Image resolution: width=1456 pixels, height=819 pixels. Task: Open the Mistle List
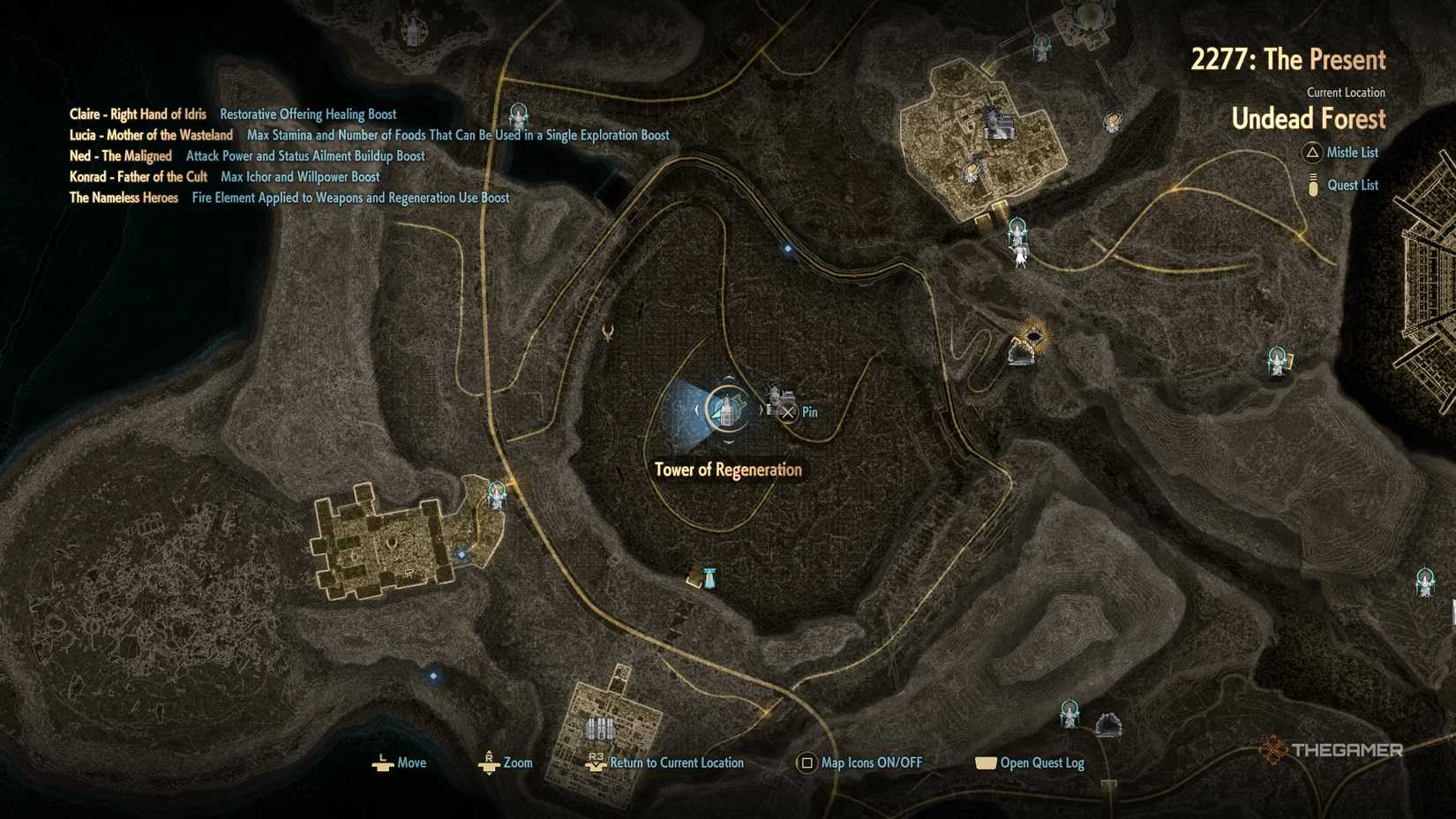[x=1353, y=153]
